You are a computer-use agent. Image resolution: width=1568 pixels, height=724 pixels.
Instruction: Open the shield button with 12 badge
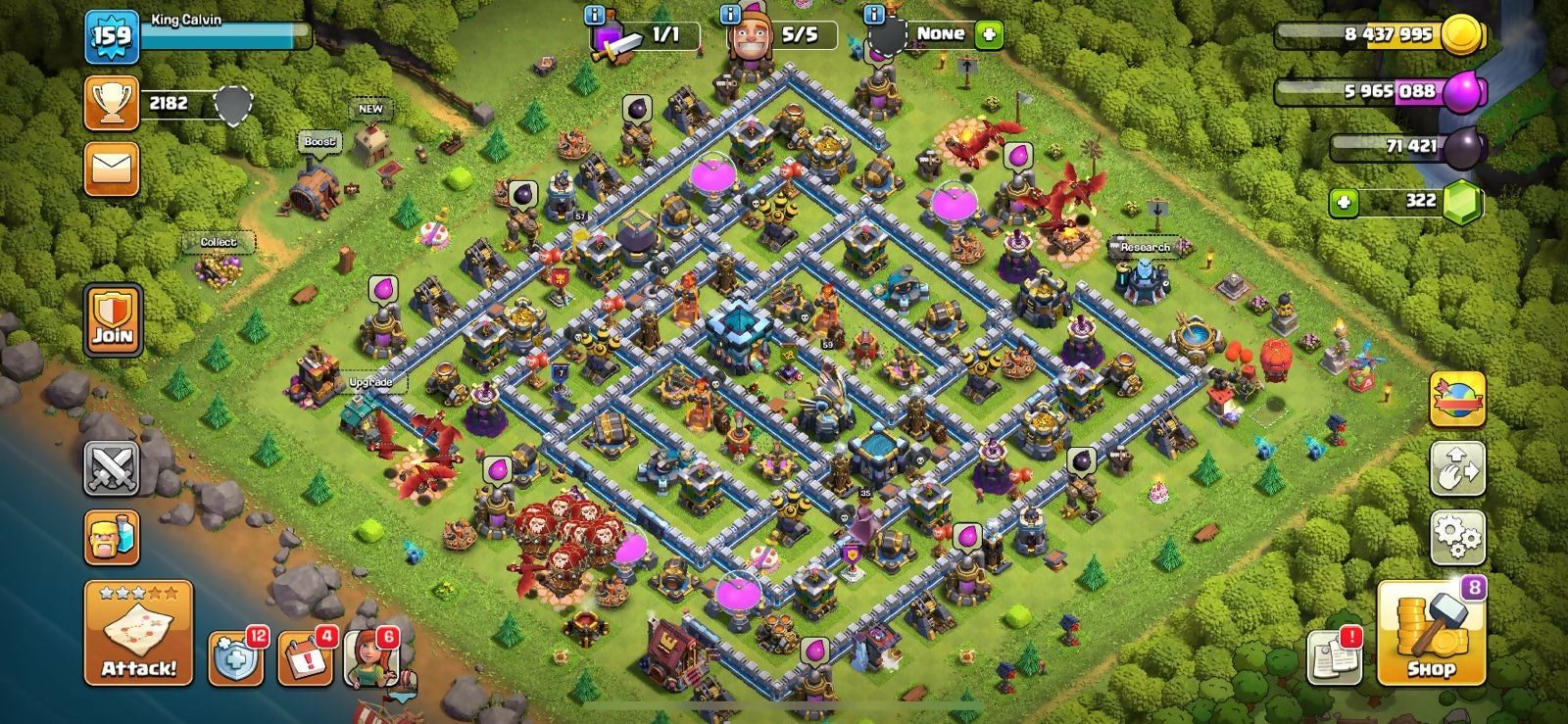(x=235, y=658)
